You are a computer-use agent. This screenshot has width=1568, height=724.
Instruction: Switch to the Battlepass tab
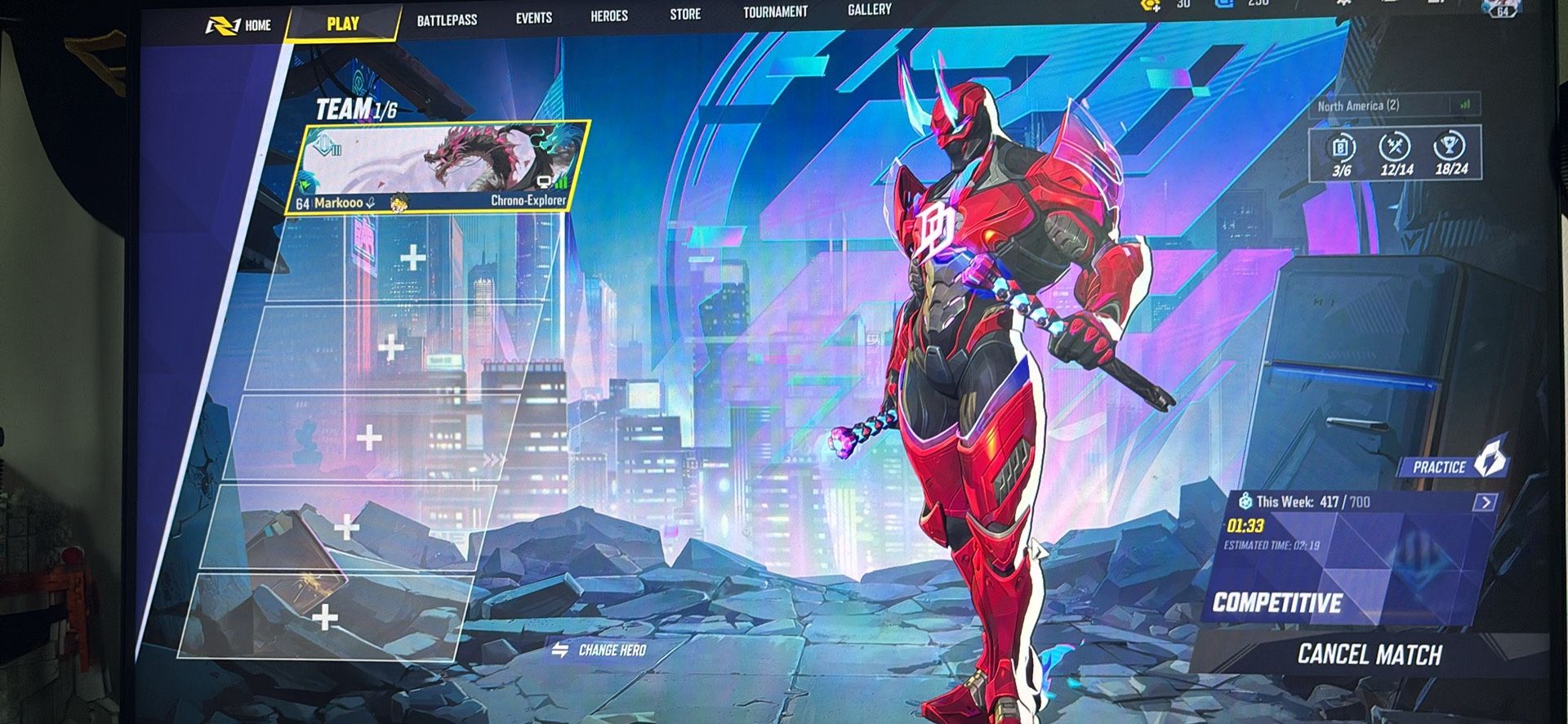click(x=447, y=20)
